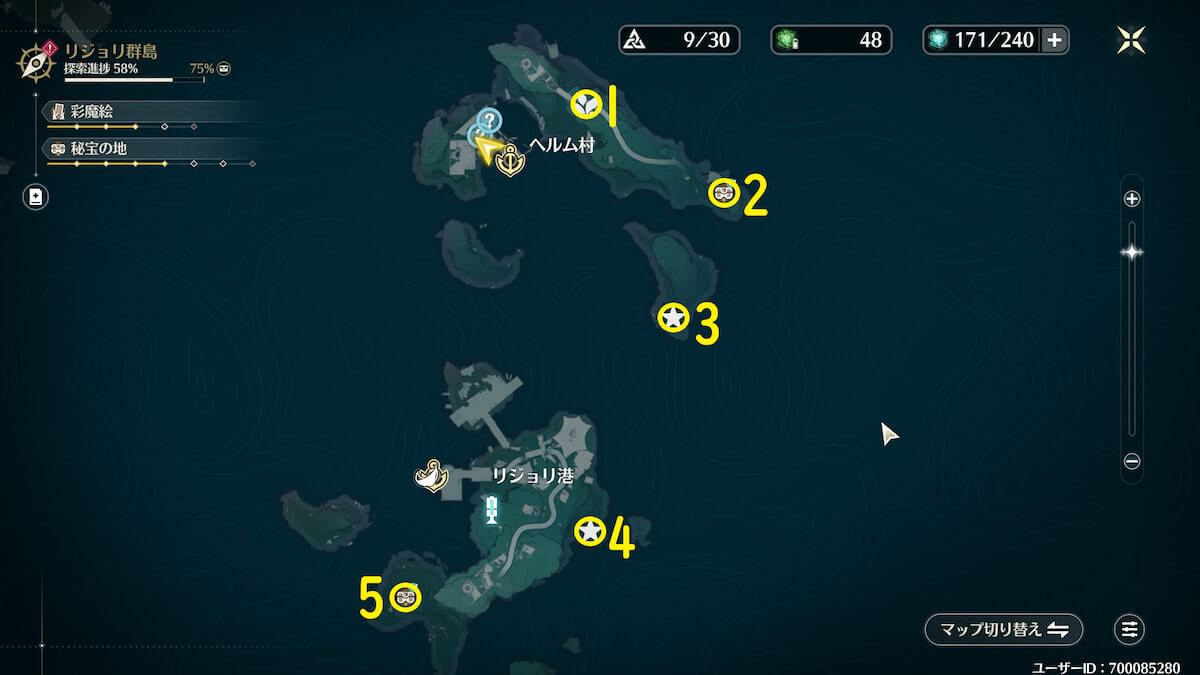This screenshot has width=1200, height=675.
Task: Zoom in the map with plus button
Action: (x=1132, y=199)
